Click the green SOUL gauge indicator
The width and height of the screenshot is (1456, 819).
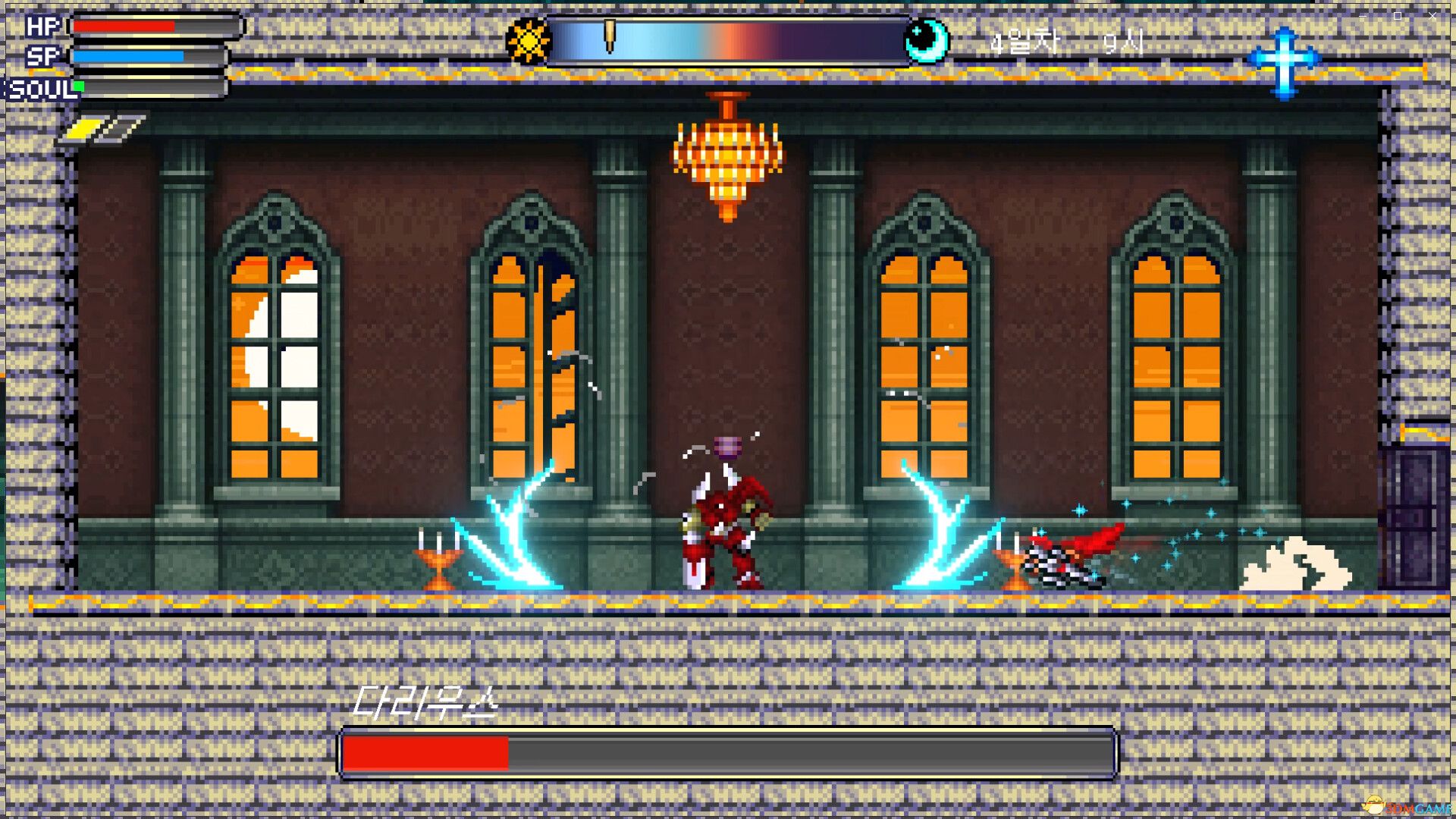pos(77,87)
